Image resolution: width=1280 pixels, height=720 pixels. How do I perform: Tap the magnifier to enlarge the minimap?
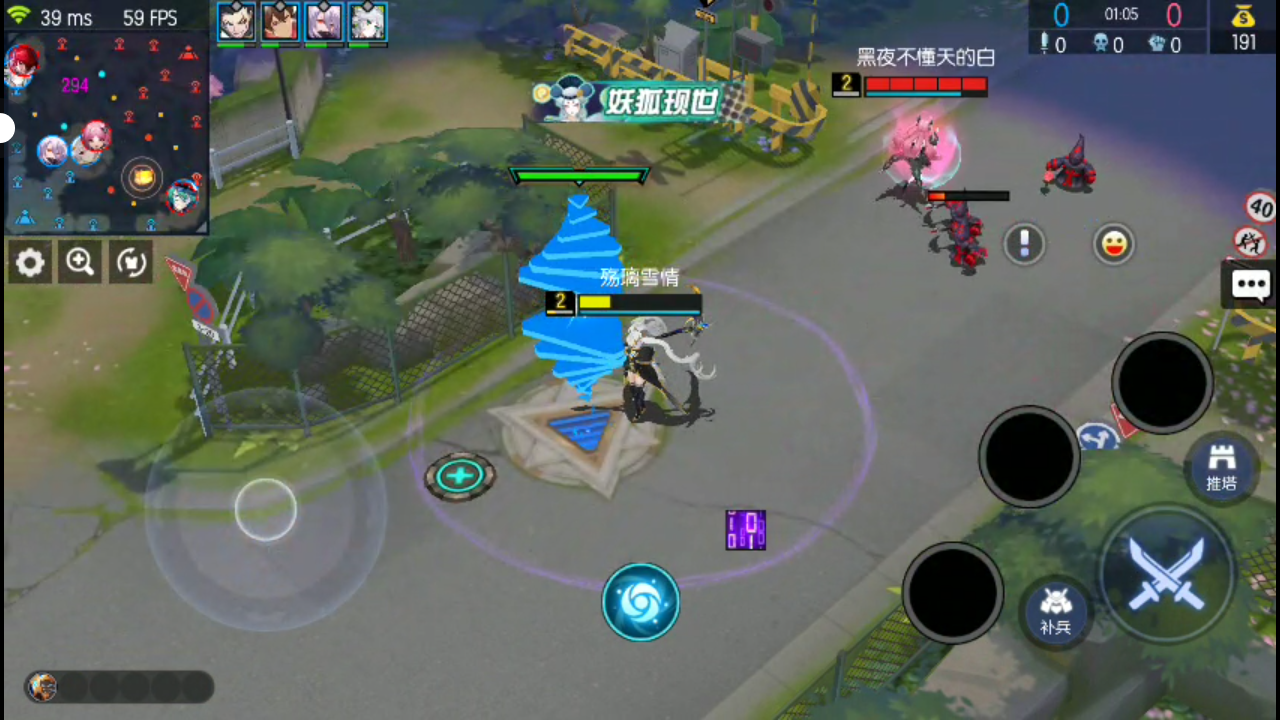(79, 262)
